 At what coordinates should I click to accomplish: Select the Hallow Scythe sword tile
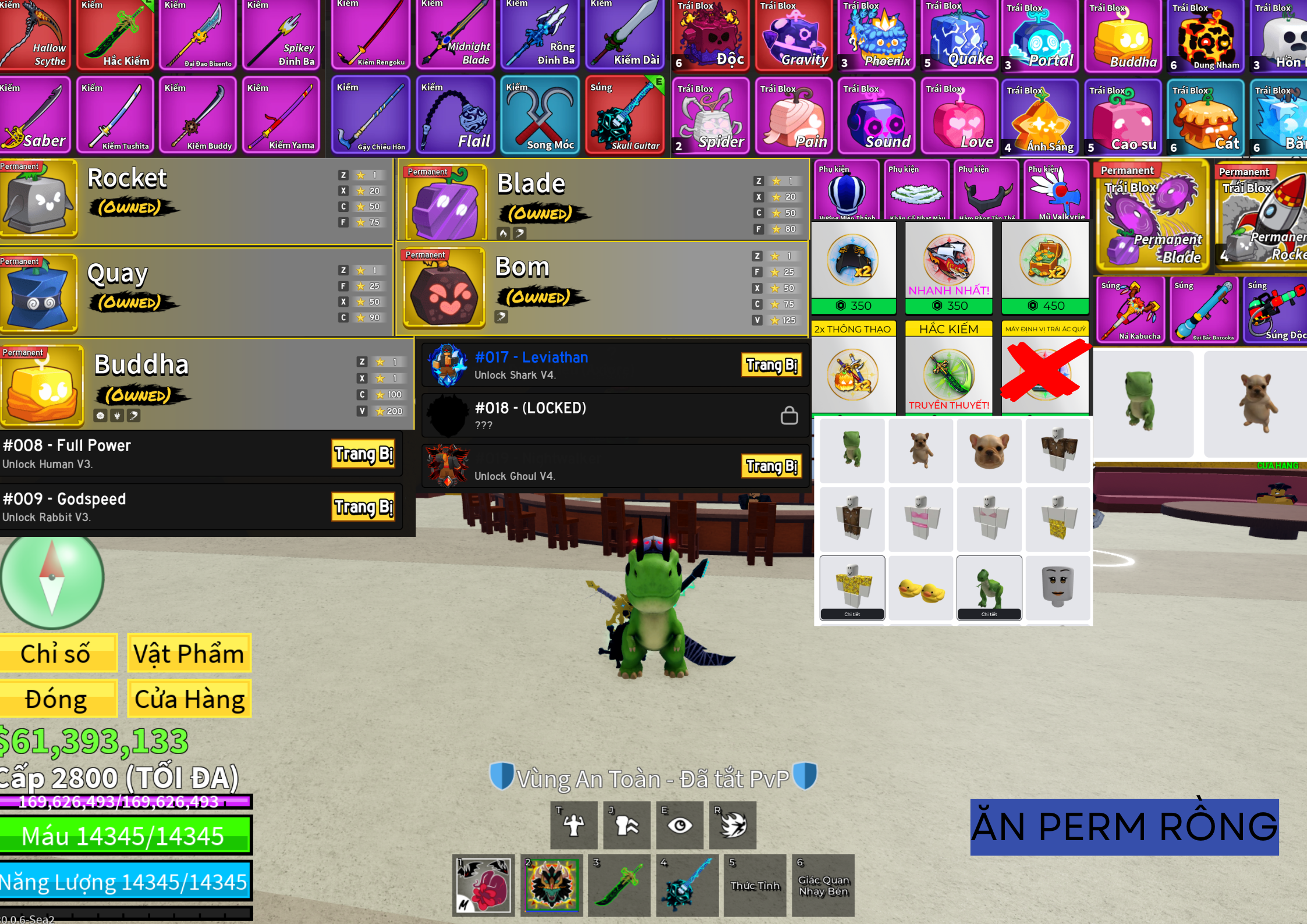tap(35, 35)
